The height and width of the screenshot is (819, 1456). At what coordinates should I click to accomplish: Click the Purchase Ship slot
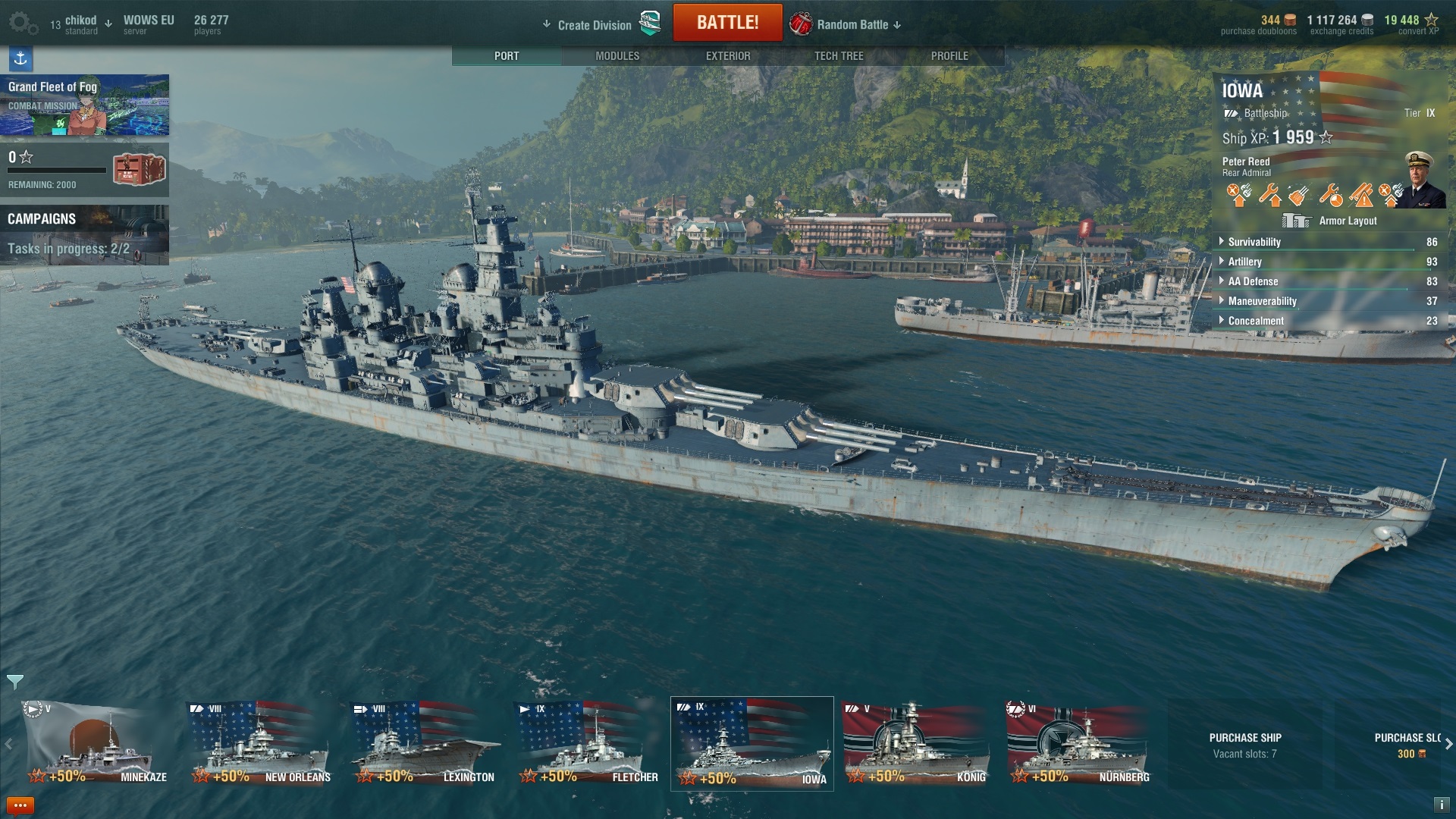pyautogui.click(x=1245, y=745)
